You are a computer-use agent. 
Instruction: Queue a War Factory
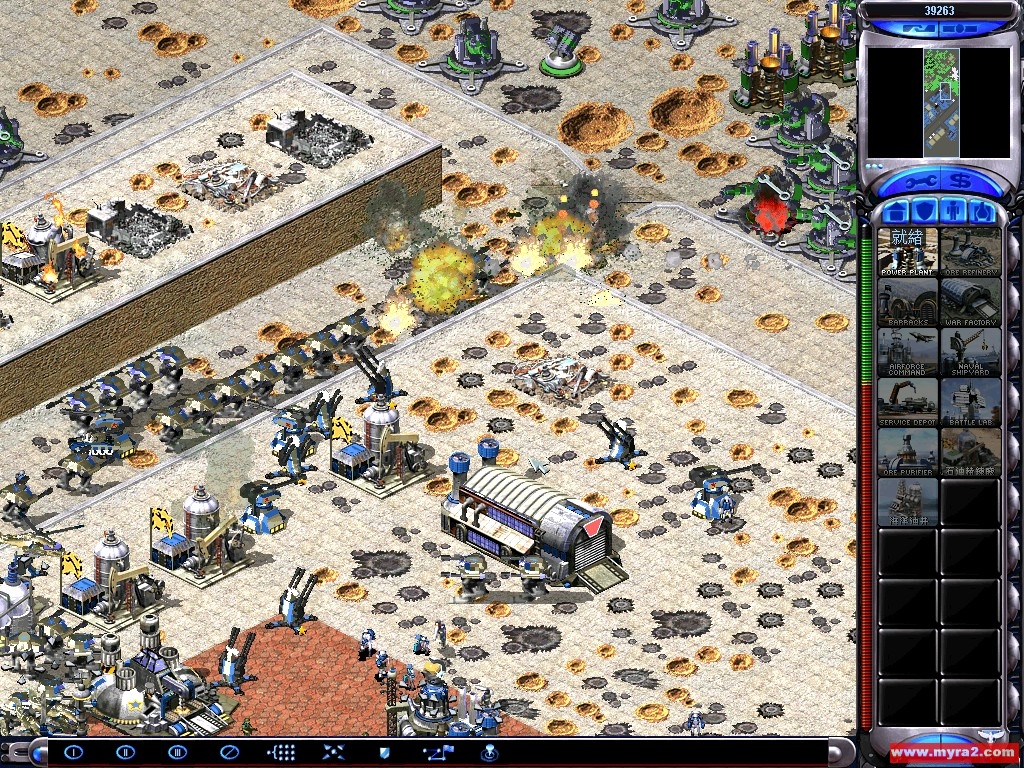coord(970,301)
